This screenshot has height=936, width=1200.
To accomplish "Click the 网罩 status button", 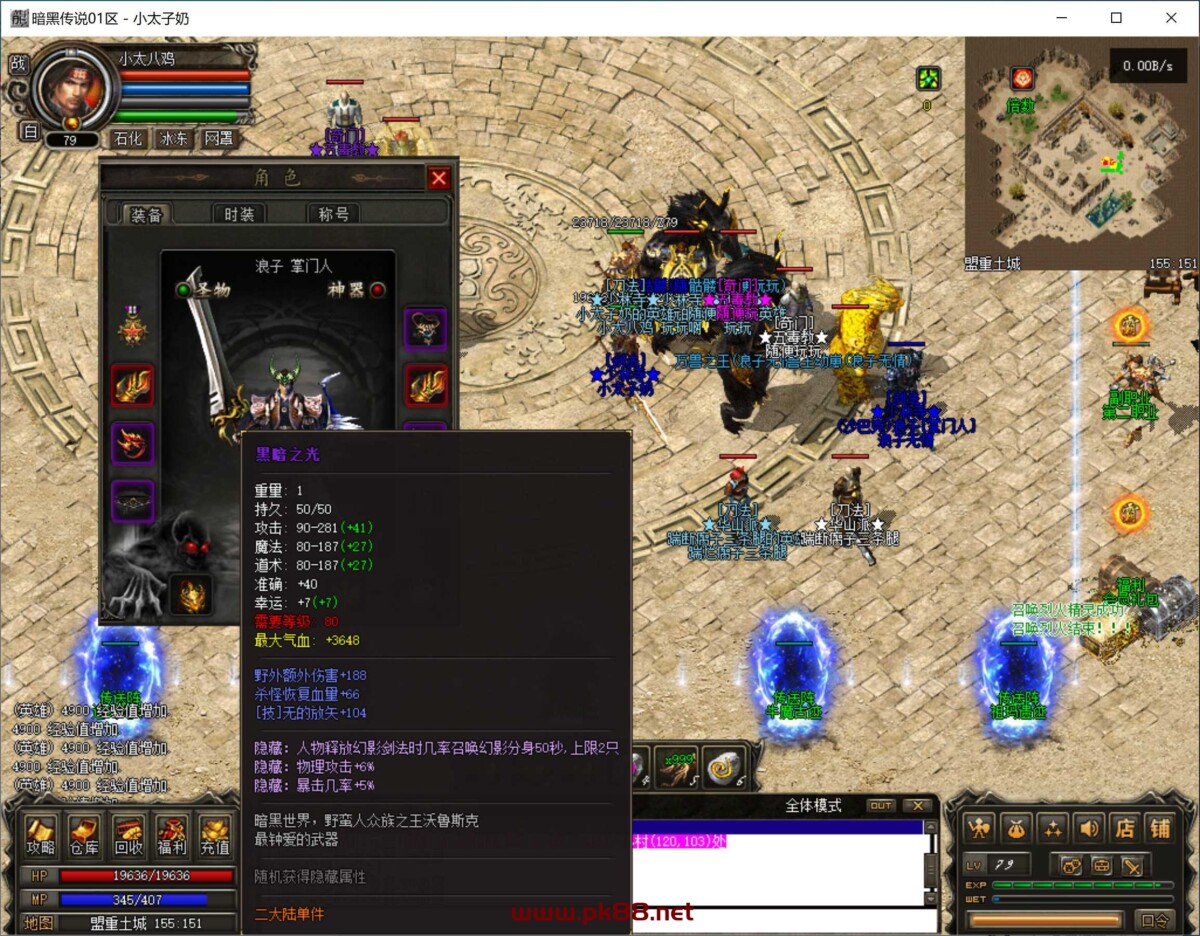I will coord(218,139).
